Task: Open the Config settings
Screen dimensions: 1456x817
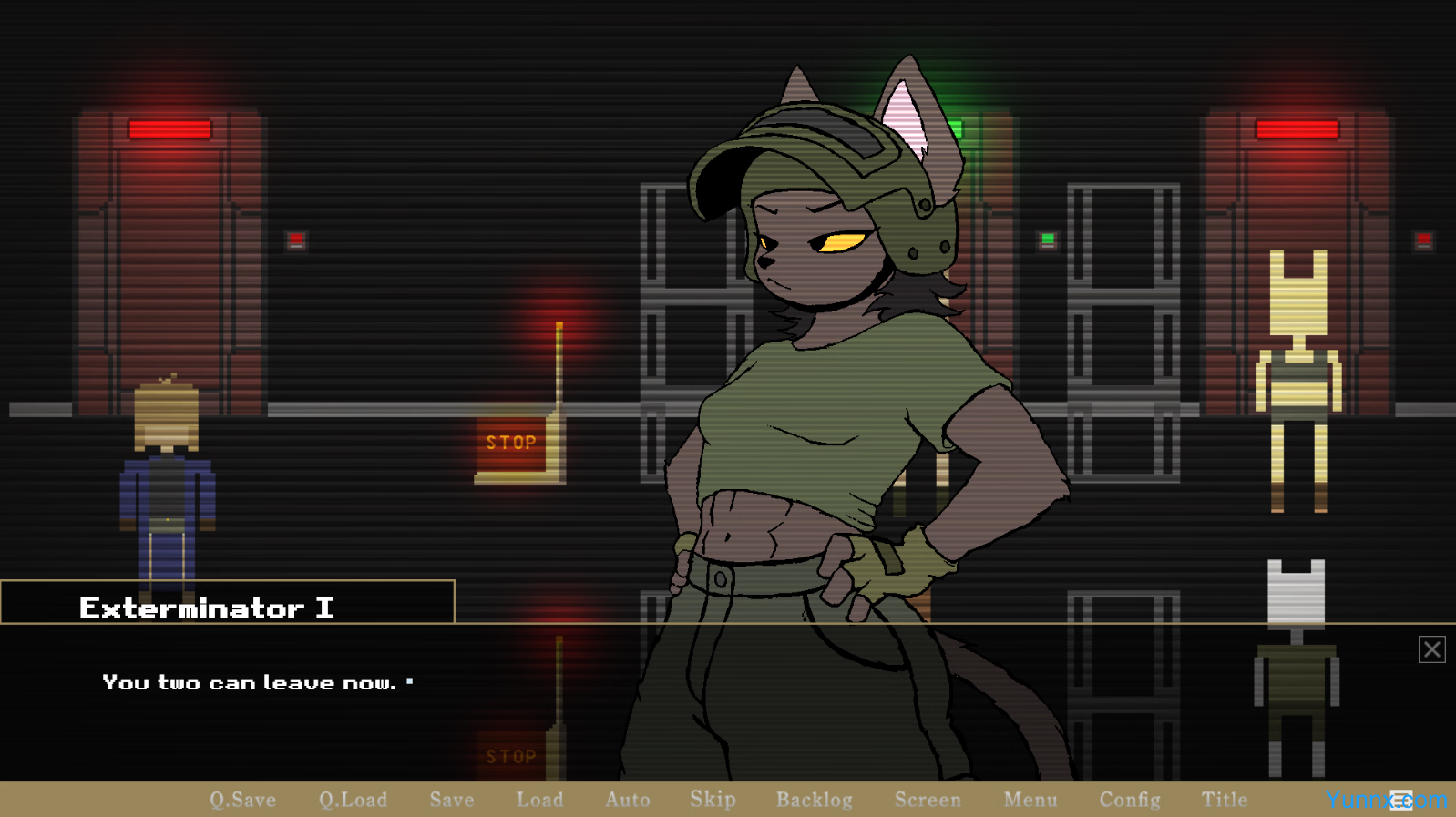Action: click(x=1130, y=800)
